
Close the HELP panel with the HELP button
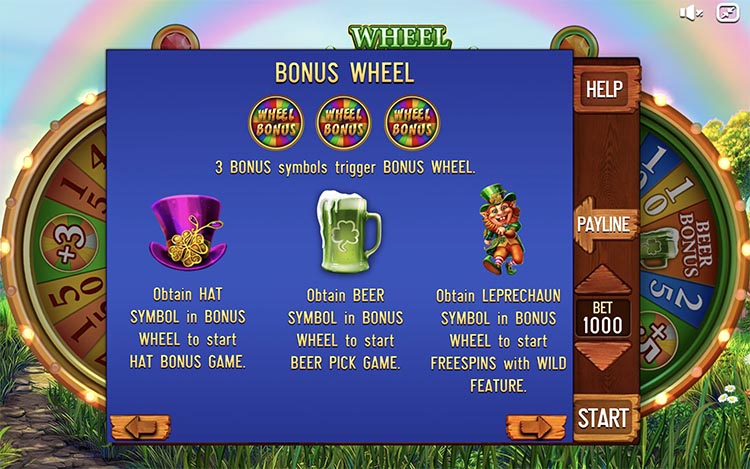click(x=603, y=89)
